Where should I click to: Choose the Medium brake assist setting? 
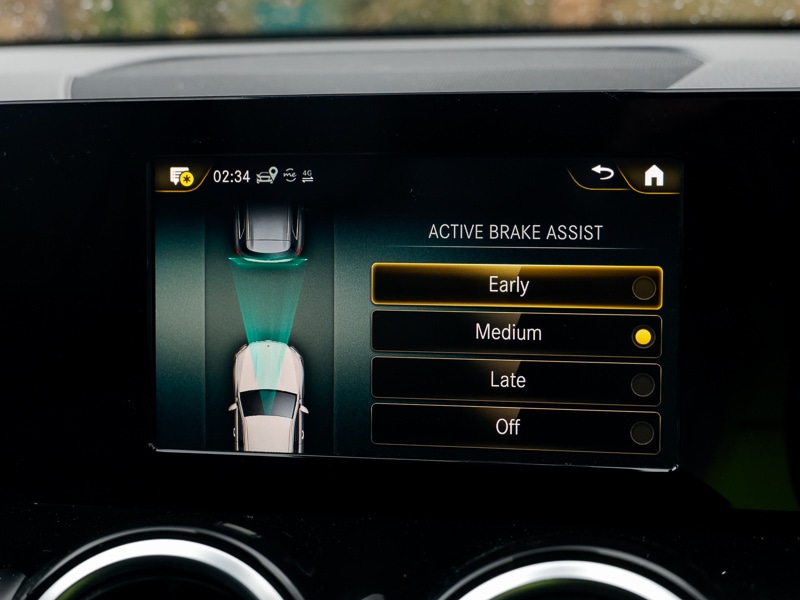pyautogui.click(x=516, y=334)
